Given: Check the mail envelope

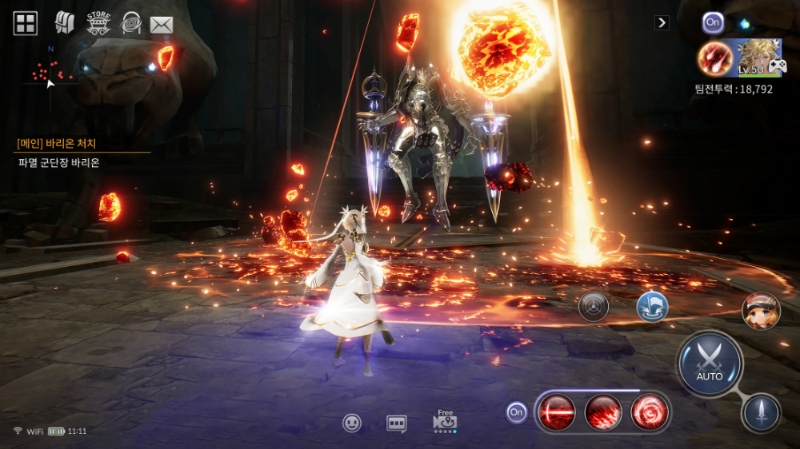Looking at the screenshot, I should pyautogui.click(x=161, y=24).
